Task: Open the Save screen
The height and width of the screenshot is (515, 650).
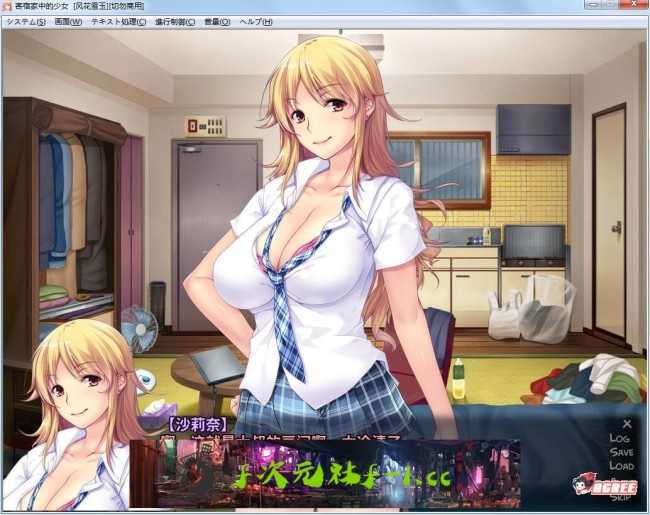Action: (x=621, y=452)
